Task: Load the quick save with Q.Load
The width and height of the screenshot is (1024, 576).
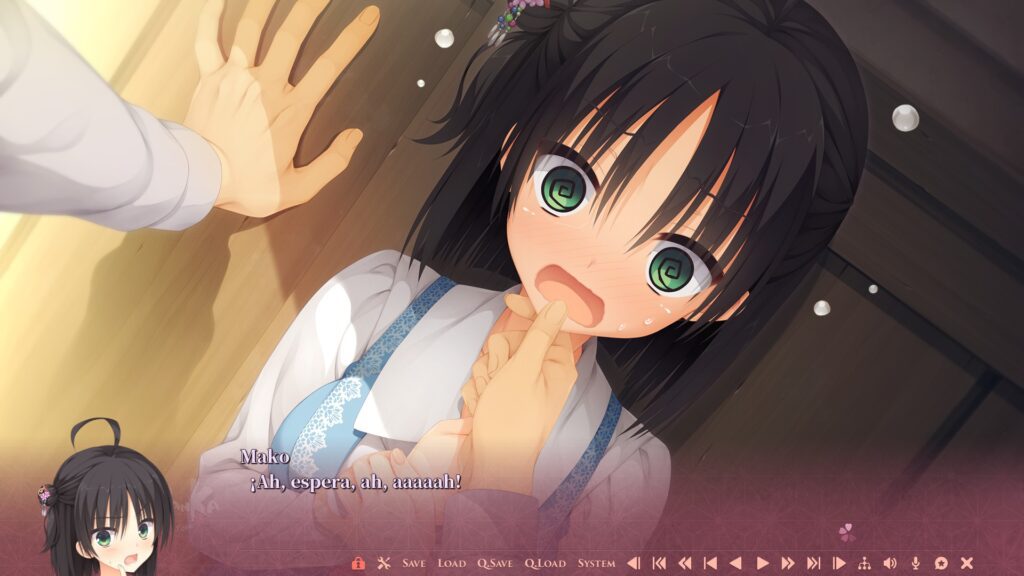Action: (x=545, y=563)
